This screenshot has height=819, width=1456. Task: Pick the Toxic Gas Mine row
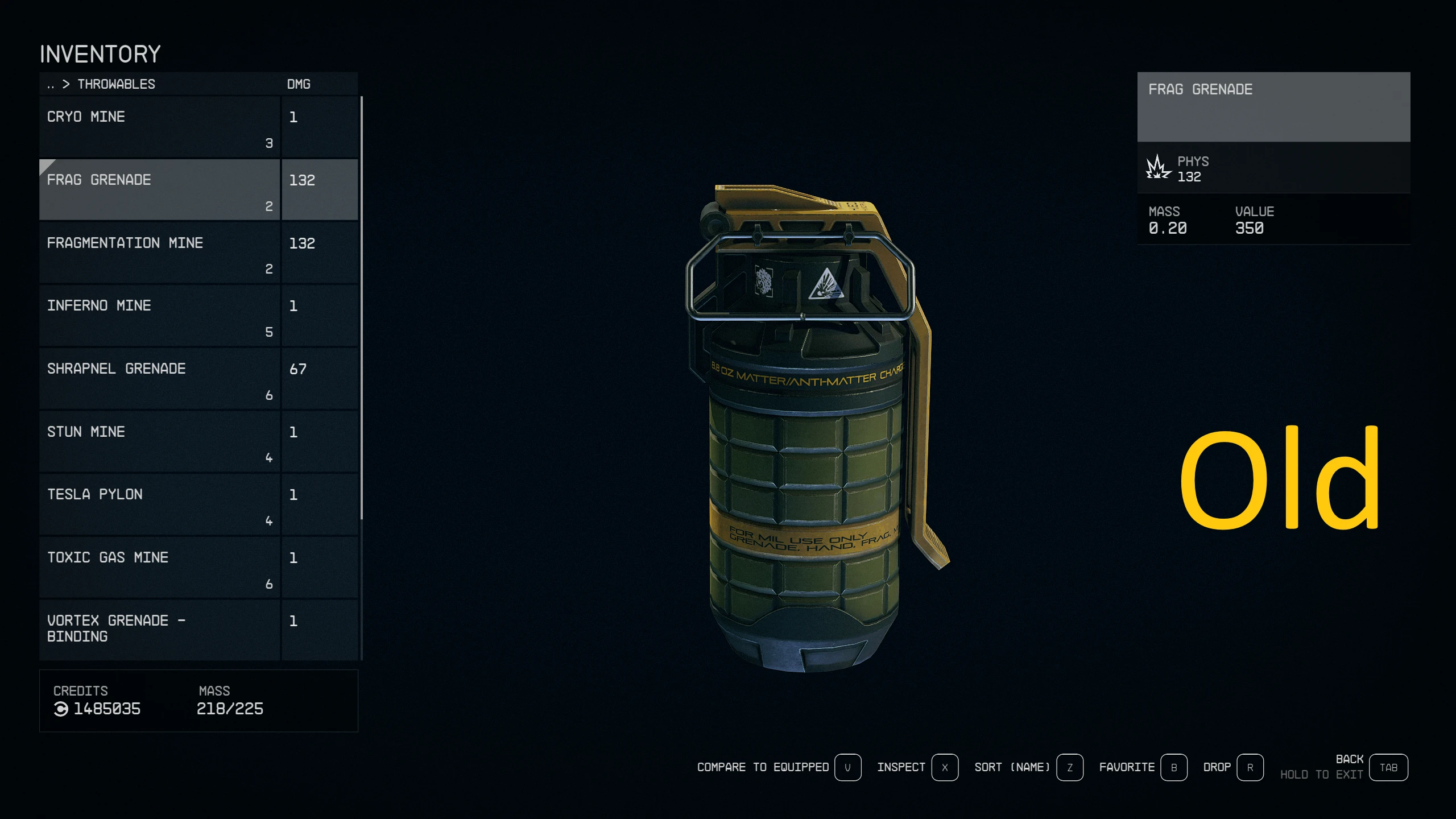click(159, 568)
